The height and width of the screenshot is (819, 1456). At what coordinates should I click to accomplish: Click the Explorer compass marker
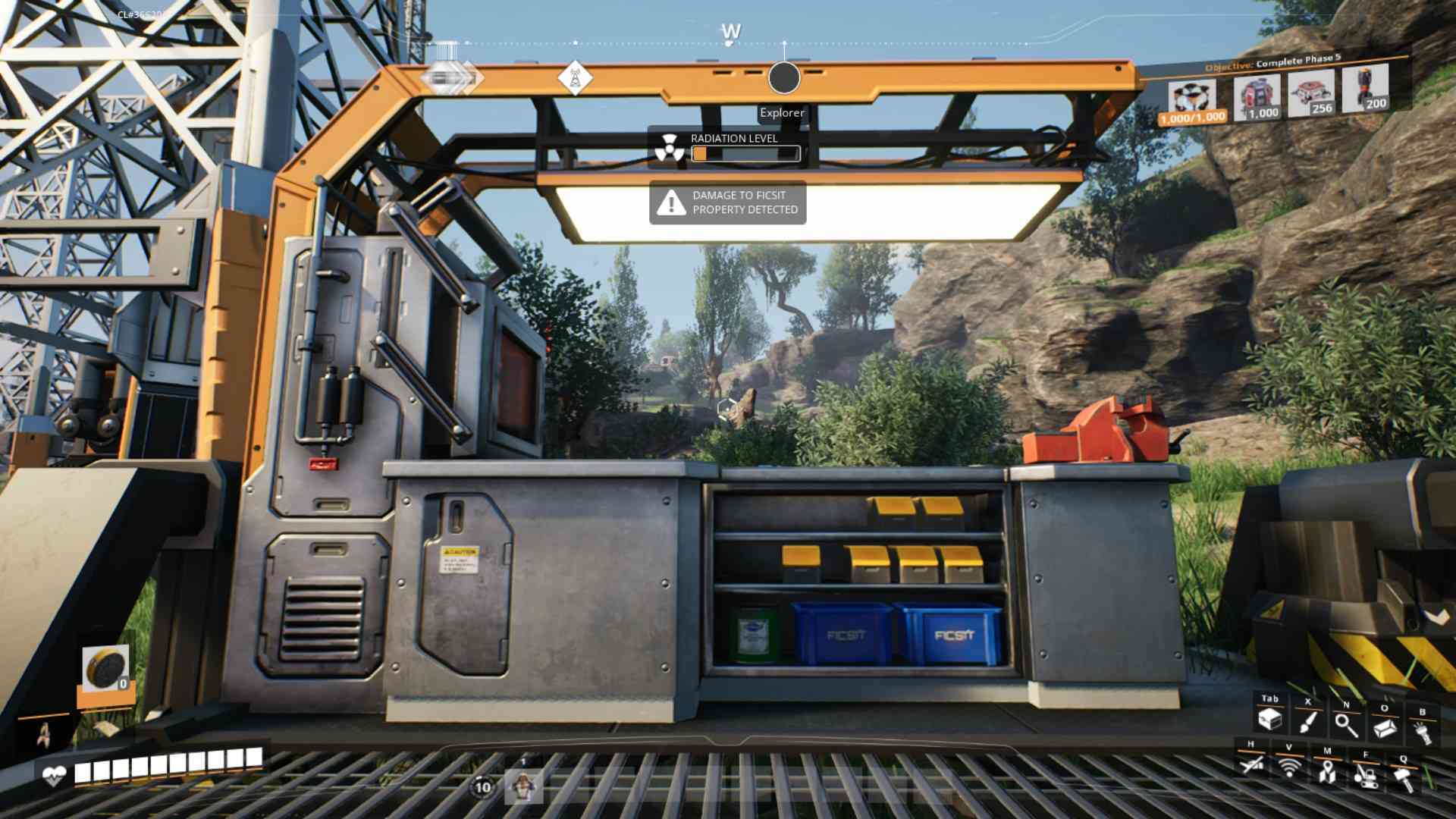point(784,78)
